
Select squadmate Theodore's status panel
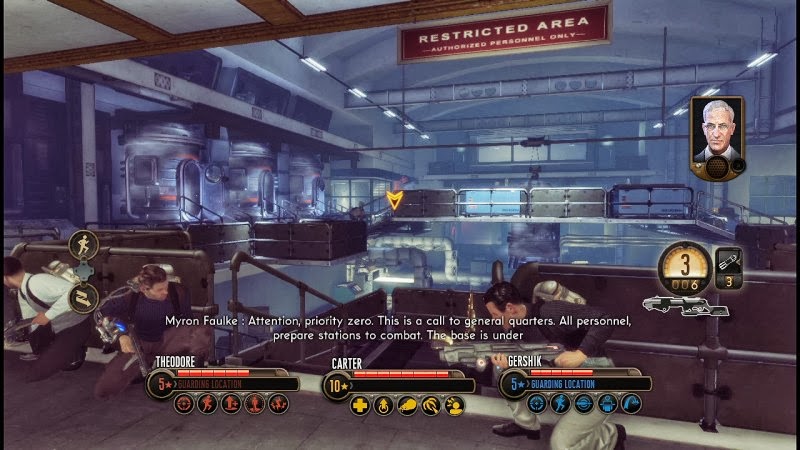tap(224, 381)
